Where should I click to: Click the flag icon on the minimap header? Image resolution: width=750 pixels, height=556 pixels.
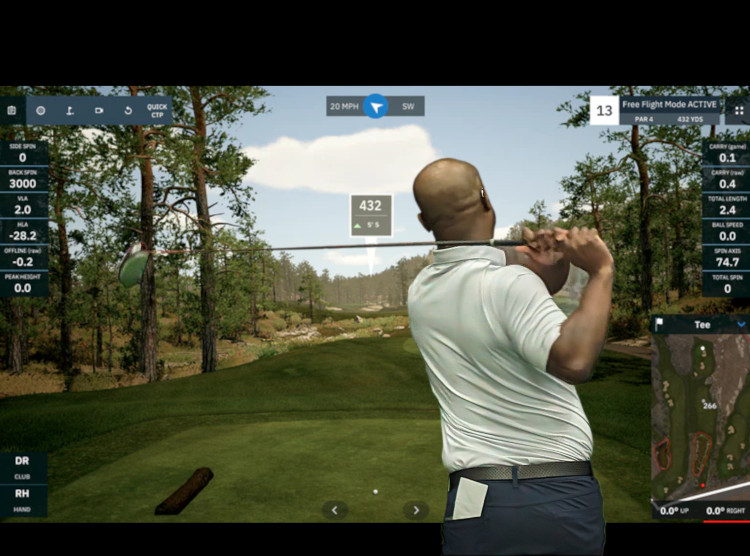pyautogui.click(x=661, y=324)
